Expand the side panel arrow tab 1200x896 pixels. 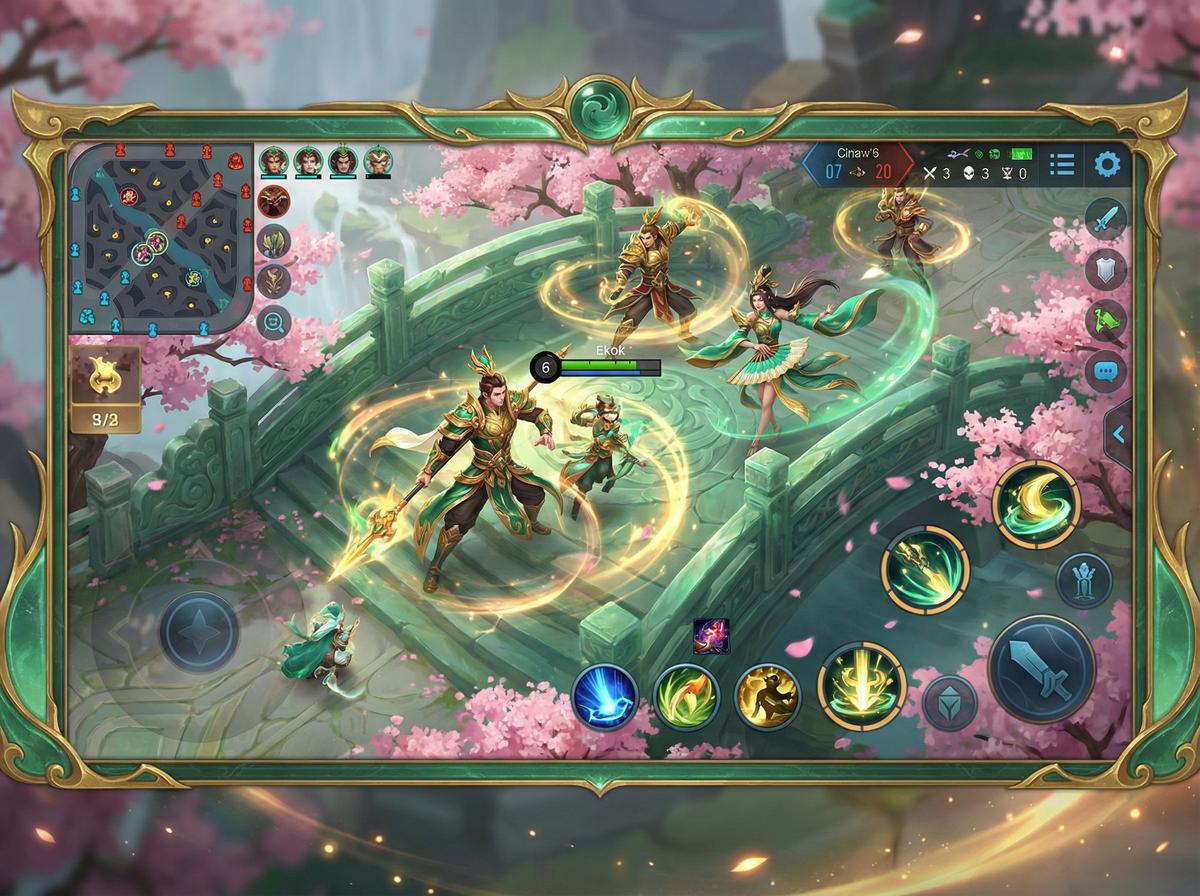pyautogui.click(x=1118, y=434)
